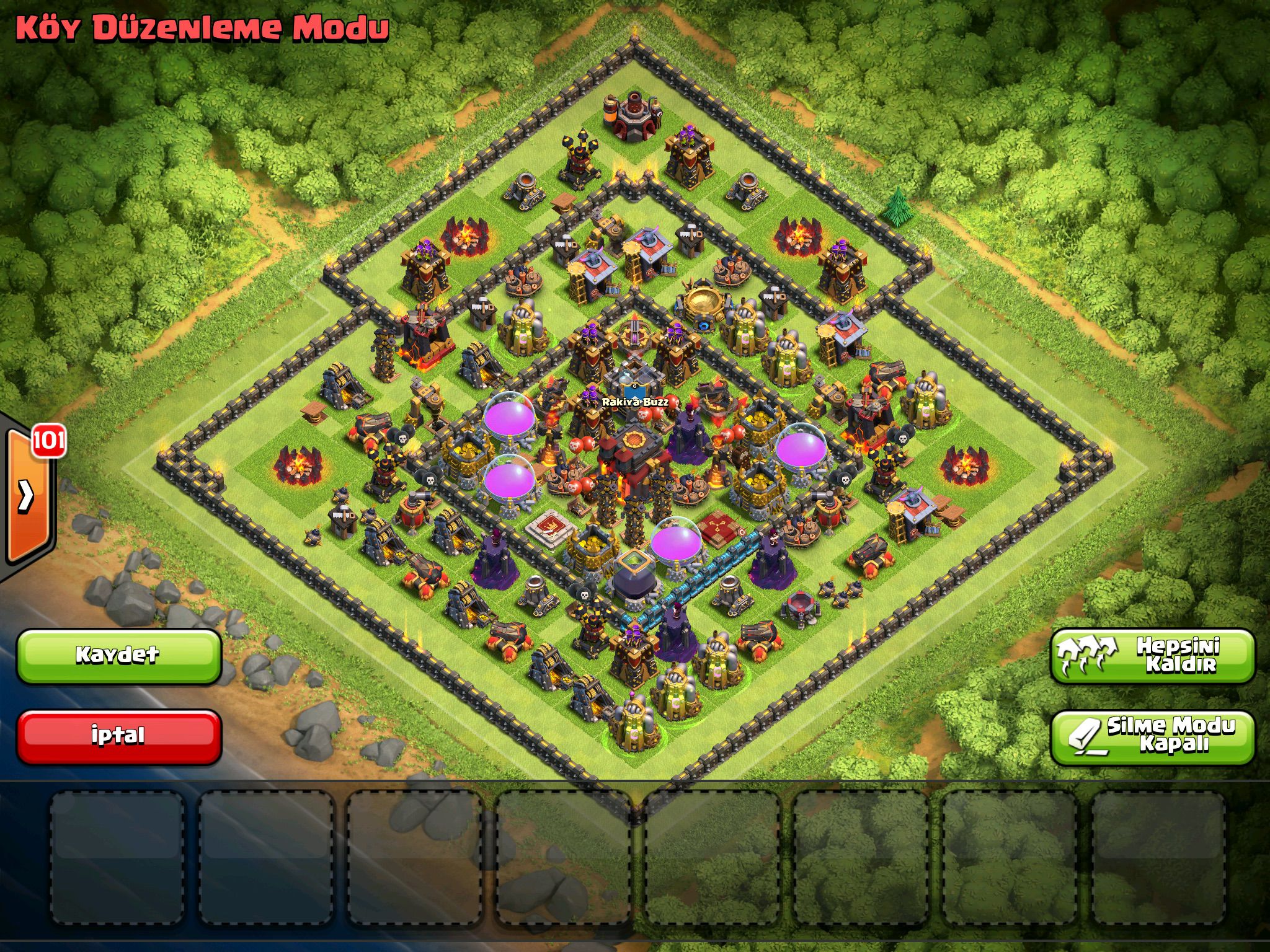Toggle Silme Modu erase mode
1270x952 pixels.
[x=1152, y=736]
